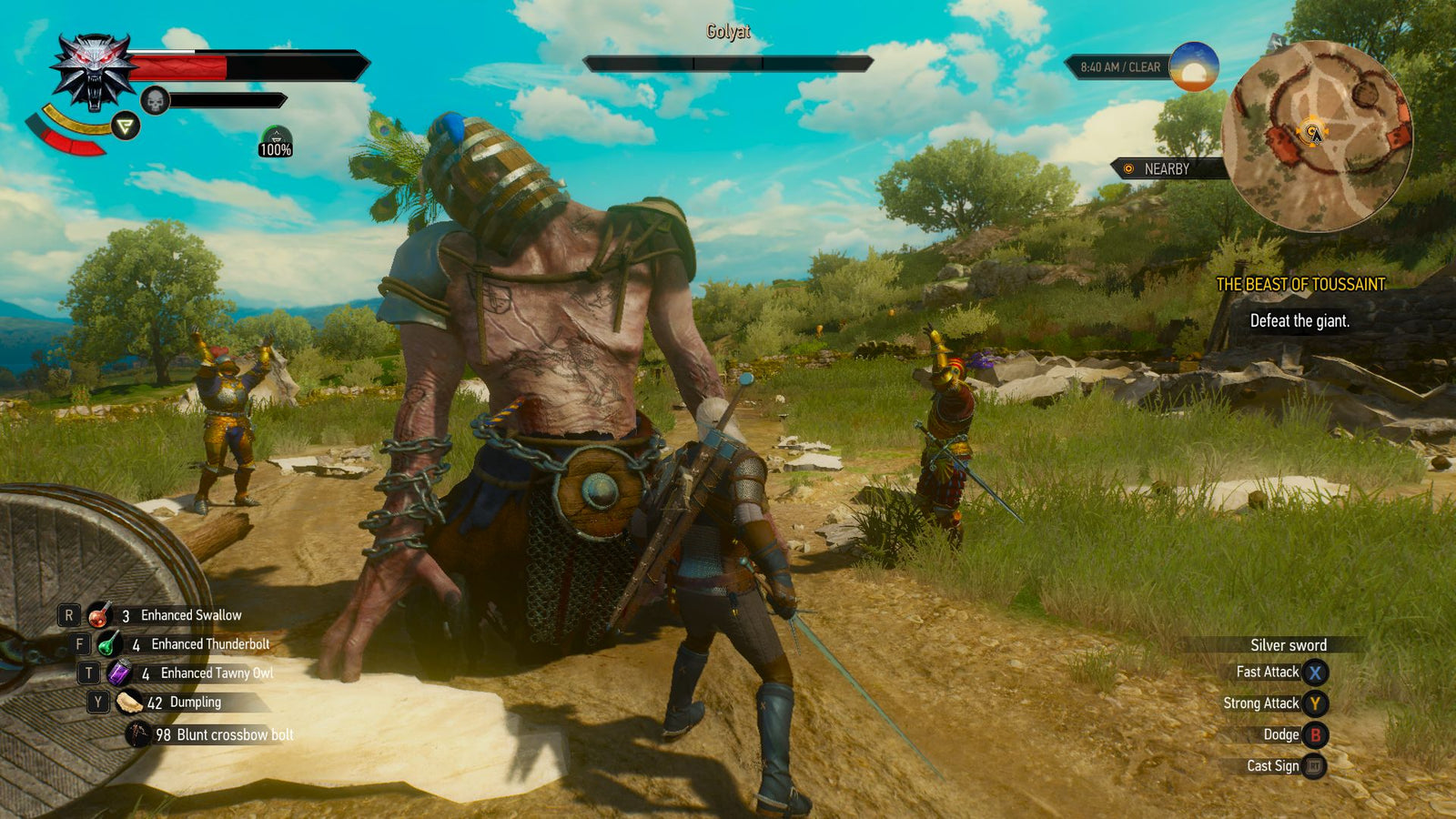Toggle the north marker on the minimap
1456x819 pixels.
coord(1277,41)
